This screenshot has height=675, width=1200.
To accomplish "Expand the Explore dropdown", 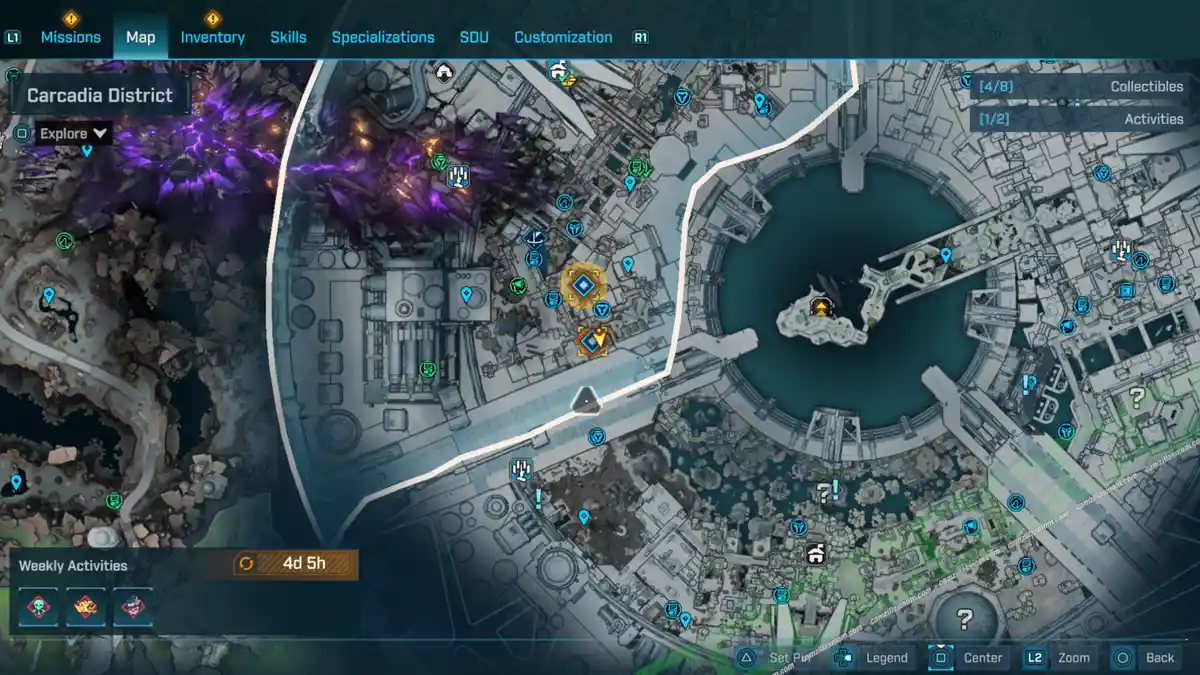I will [x=75, y=133].
